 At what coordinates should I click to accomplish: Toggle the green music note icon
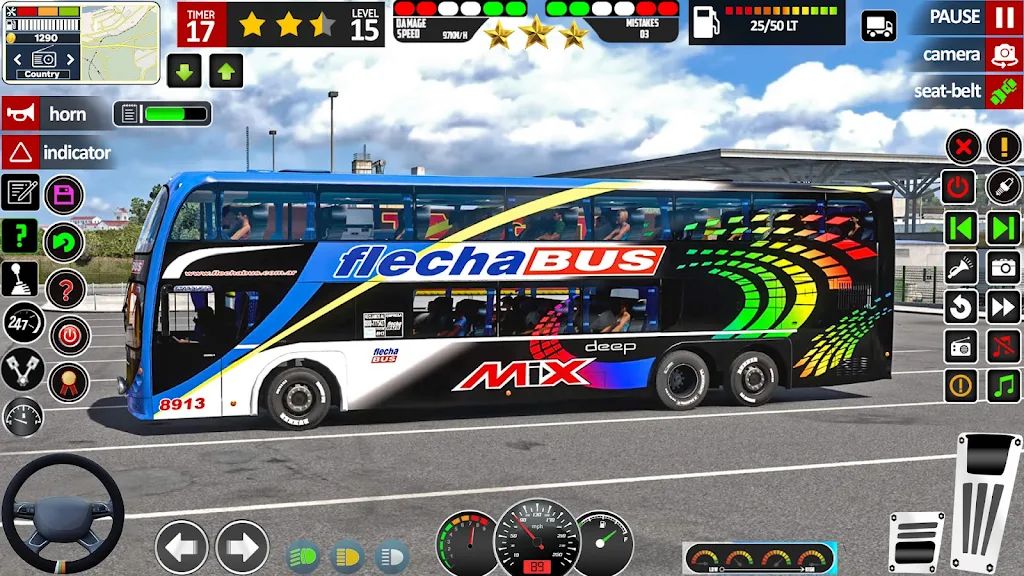pos(1003,385)
